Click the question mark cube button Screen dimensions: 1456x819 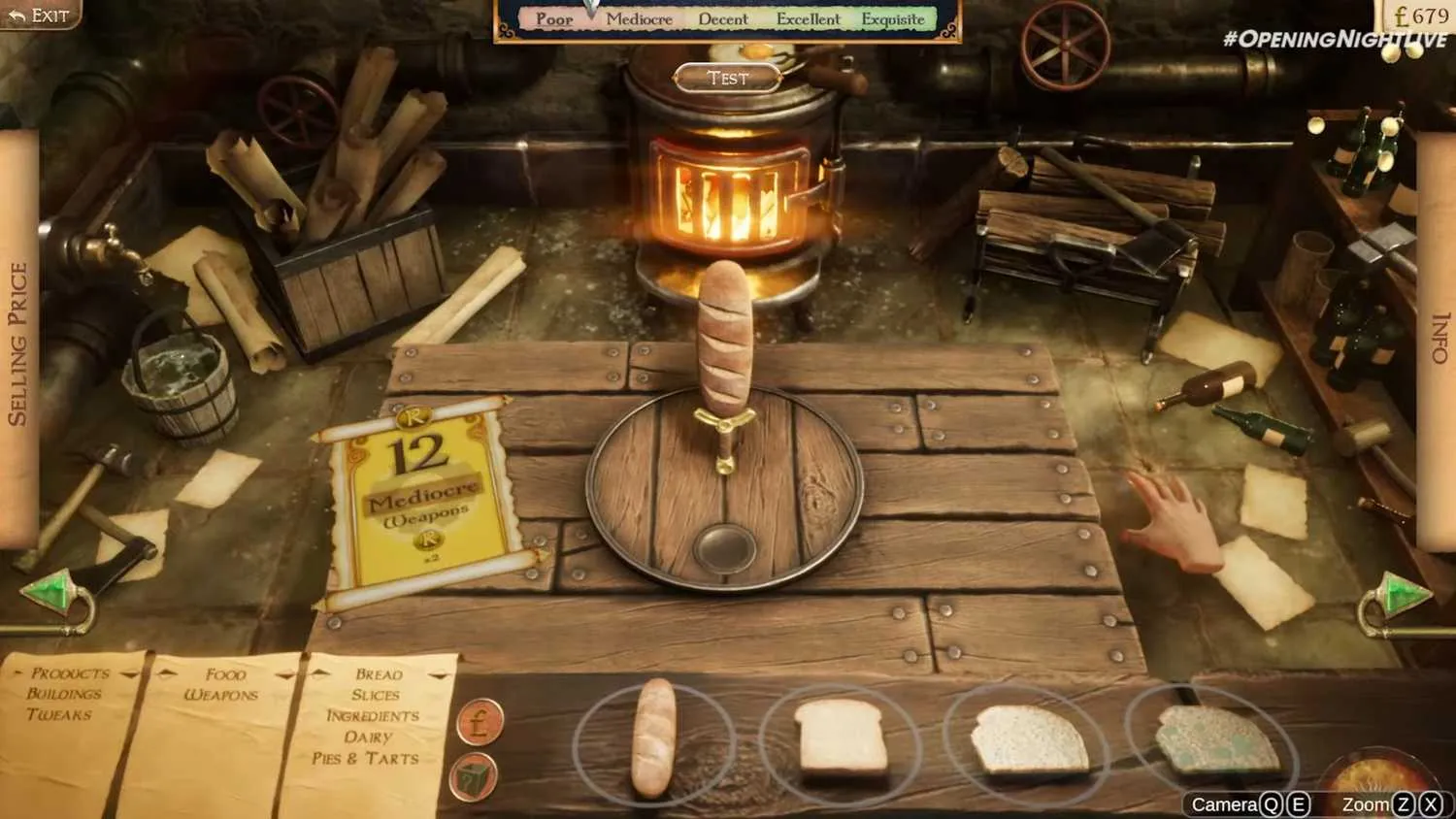click(475, 778)
